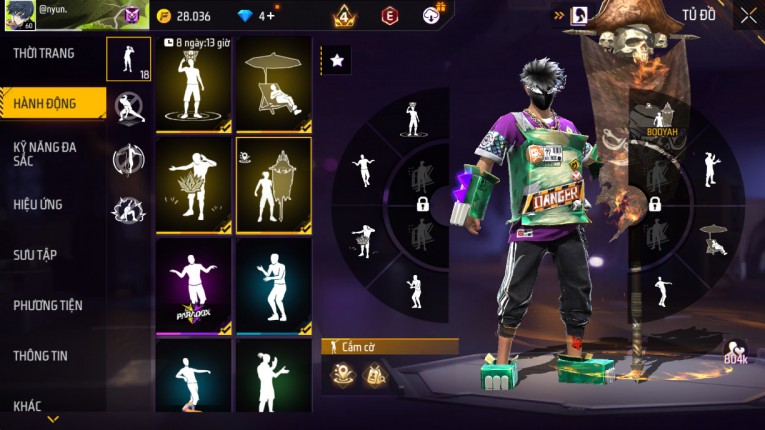Switch to KỸ NĂNG ĐA SẮC

click(x=45, y=153)
